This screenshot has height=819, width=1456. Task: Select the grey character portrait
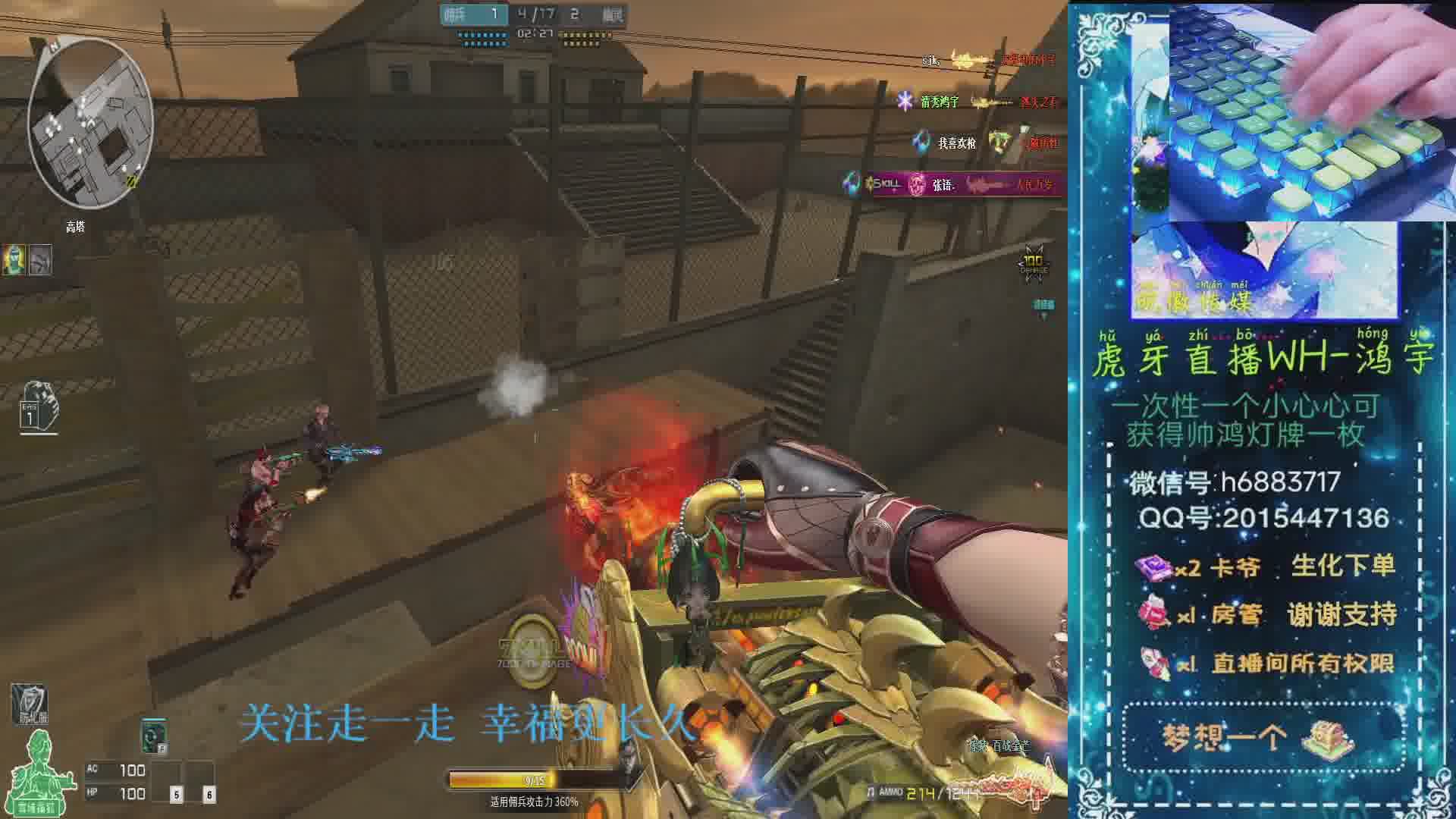click(40, 259)
